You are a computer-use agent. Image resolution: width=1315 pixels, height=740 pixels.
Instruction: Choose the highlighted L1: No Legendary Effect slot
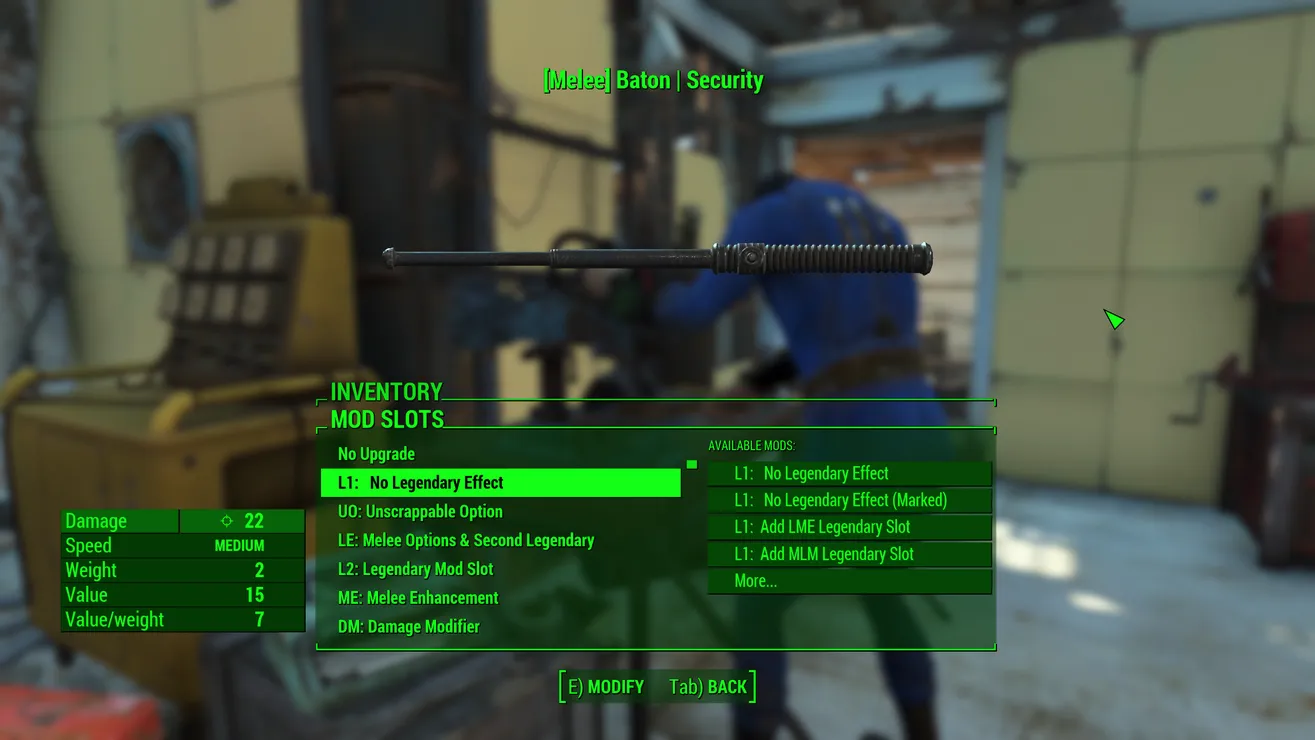coord(500,483)
